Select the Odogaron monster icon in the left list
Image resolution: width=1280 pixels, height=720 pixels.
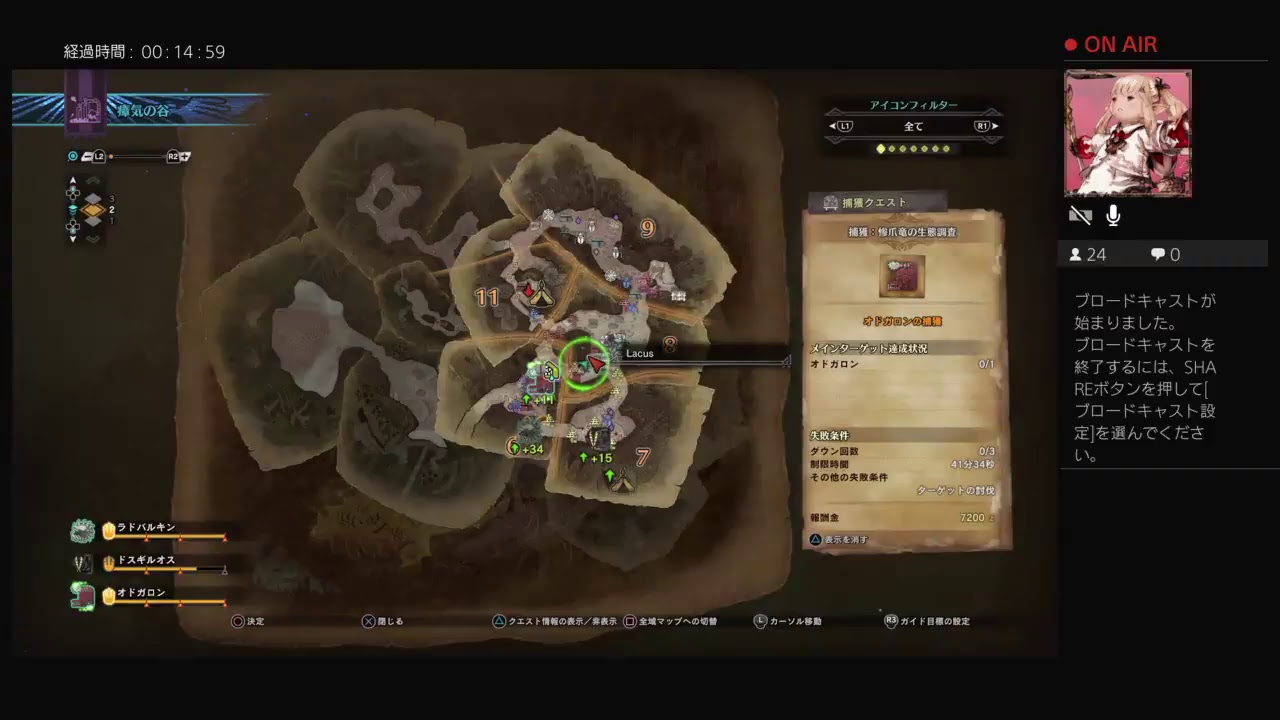83,592
